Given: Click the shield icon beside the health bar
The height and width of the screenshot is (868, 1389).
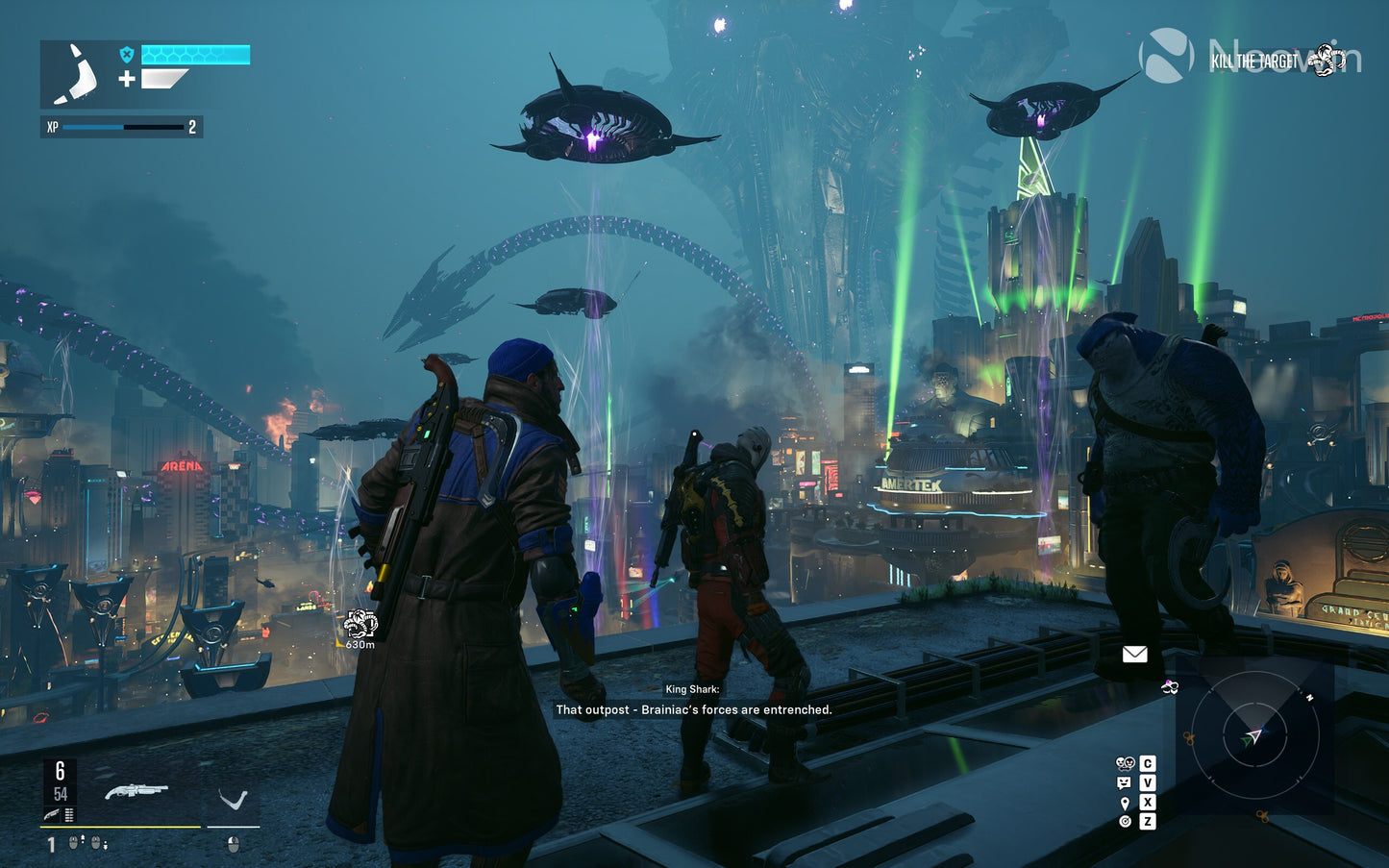Looking at the screenshot, I should click(126, 55).
